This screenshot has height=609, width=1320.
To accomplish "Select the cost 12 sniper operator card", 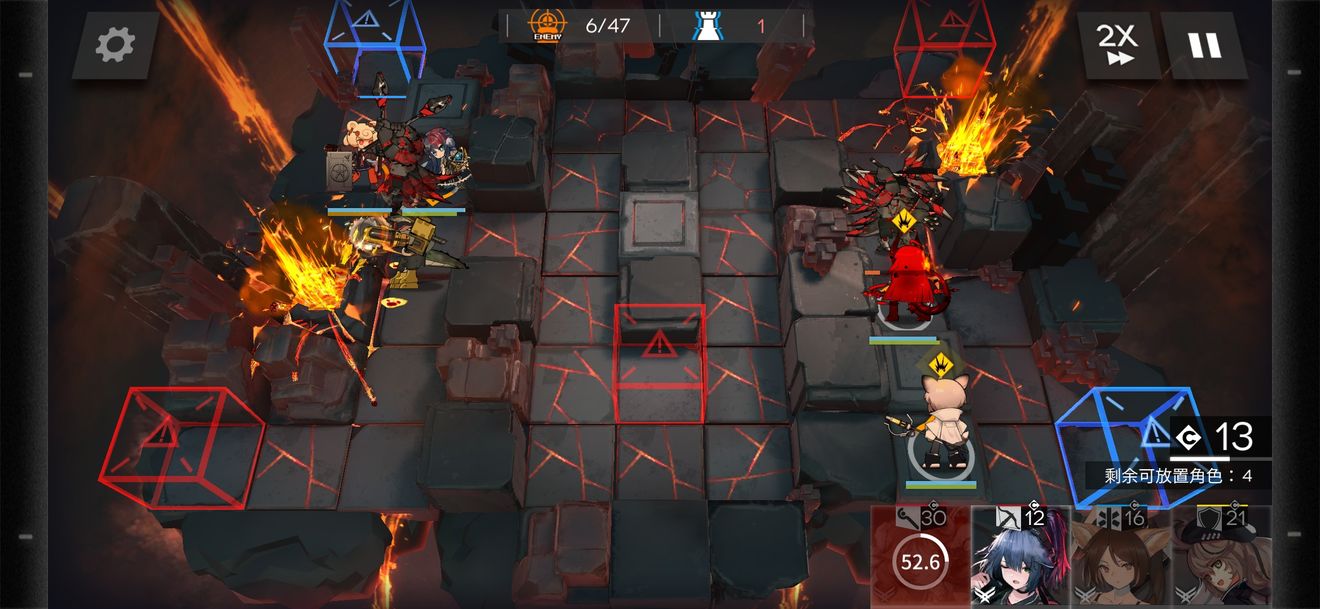I will [1020, 558].
